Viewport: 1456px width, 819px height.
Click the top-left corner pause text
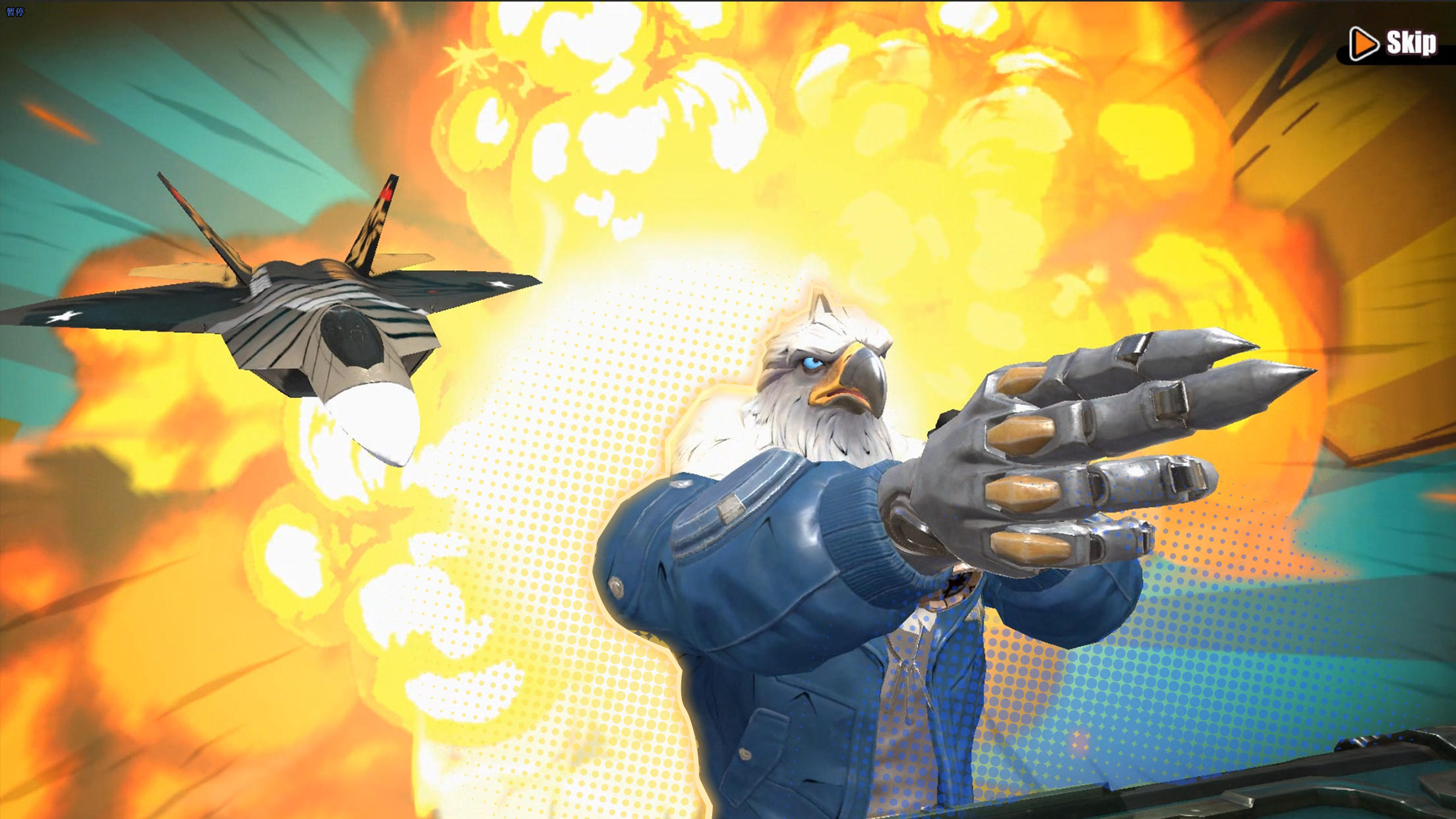(x=16, y=12)
